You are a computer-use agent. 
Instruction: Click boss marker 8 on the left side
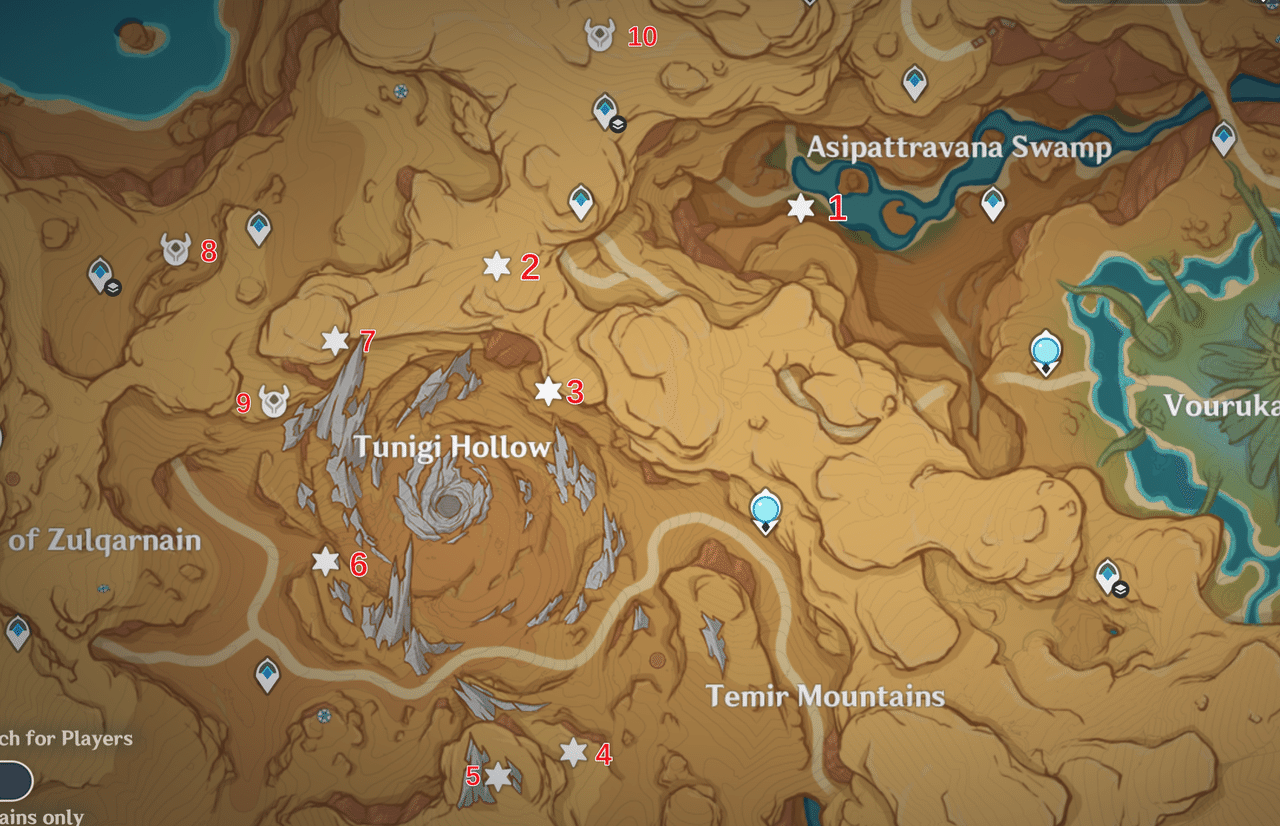coord(175,250)
